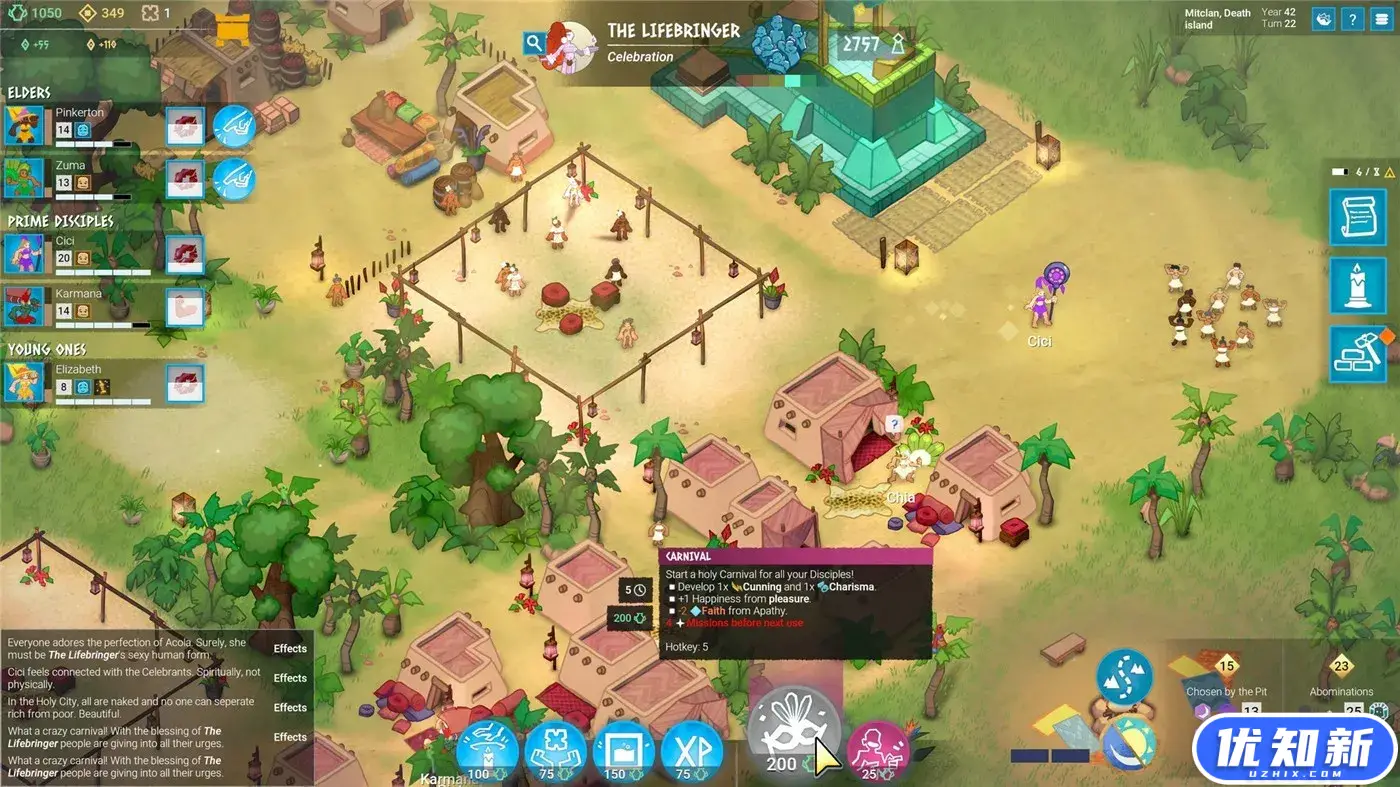Pick Elizabeth from the Young Ones
Image resolution: width=1400 pixels, height=787 pixels.
pos(24,383)
